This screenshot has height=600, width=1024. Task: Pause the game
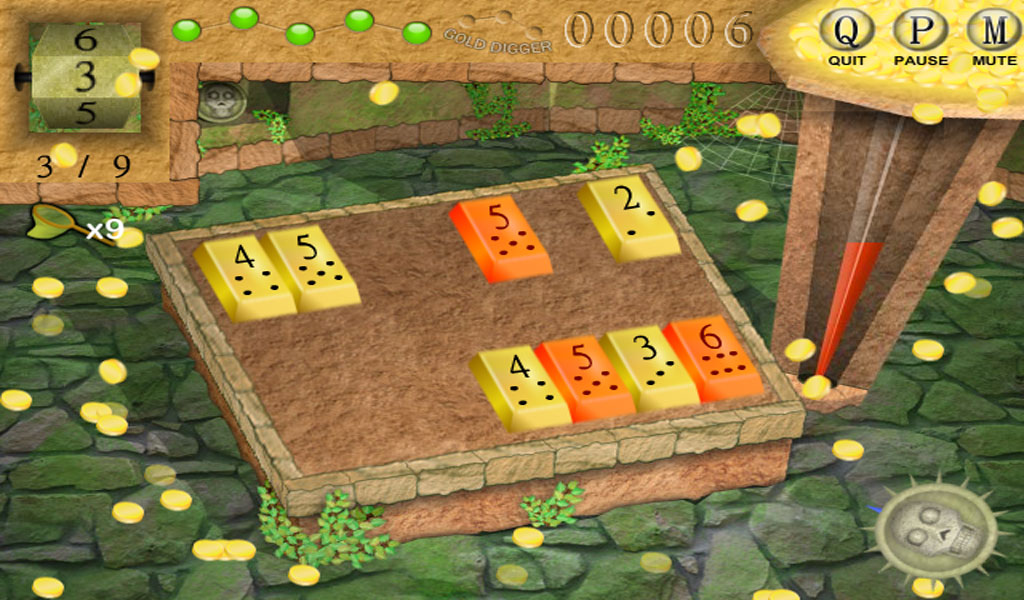click(920, 31)
